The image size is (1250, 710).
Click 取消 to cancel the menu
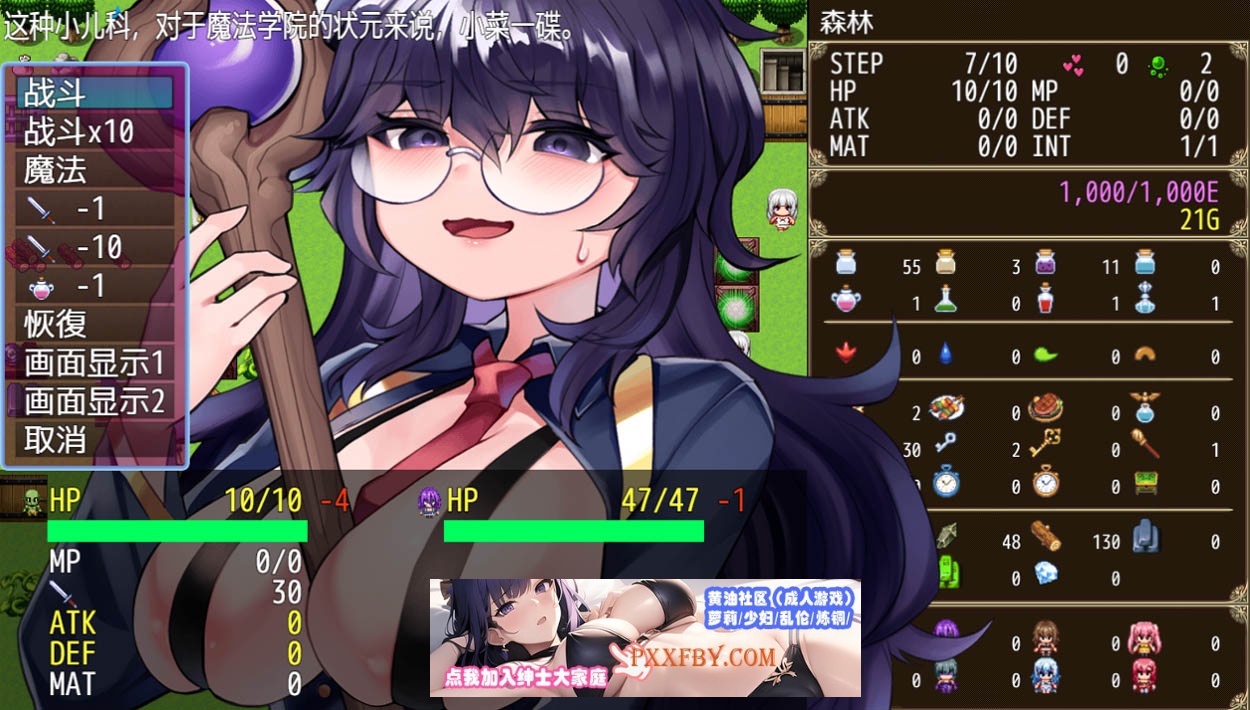pos(95,440)
